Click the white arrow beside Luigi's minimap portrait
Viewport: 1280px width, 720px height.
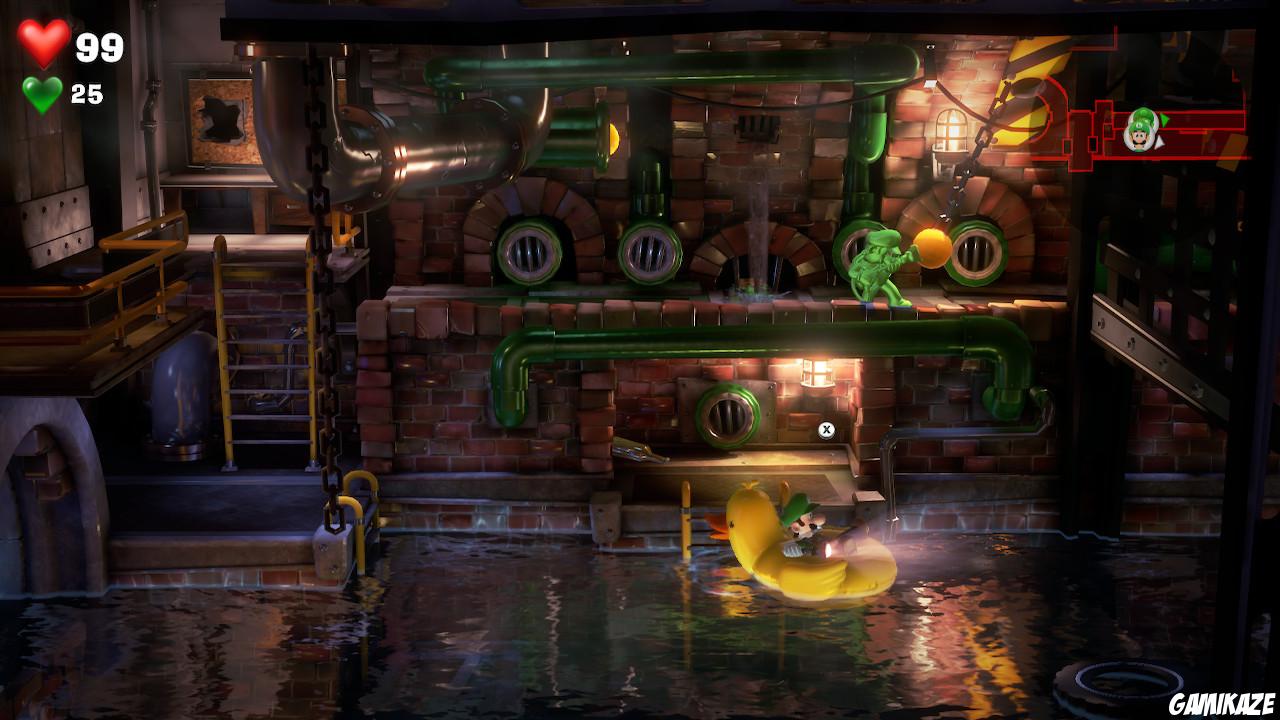(1159, 141)
